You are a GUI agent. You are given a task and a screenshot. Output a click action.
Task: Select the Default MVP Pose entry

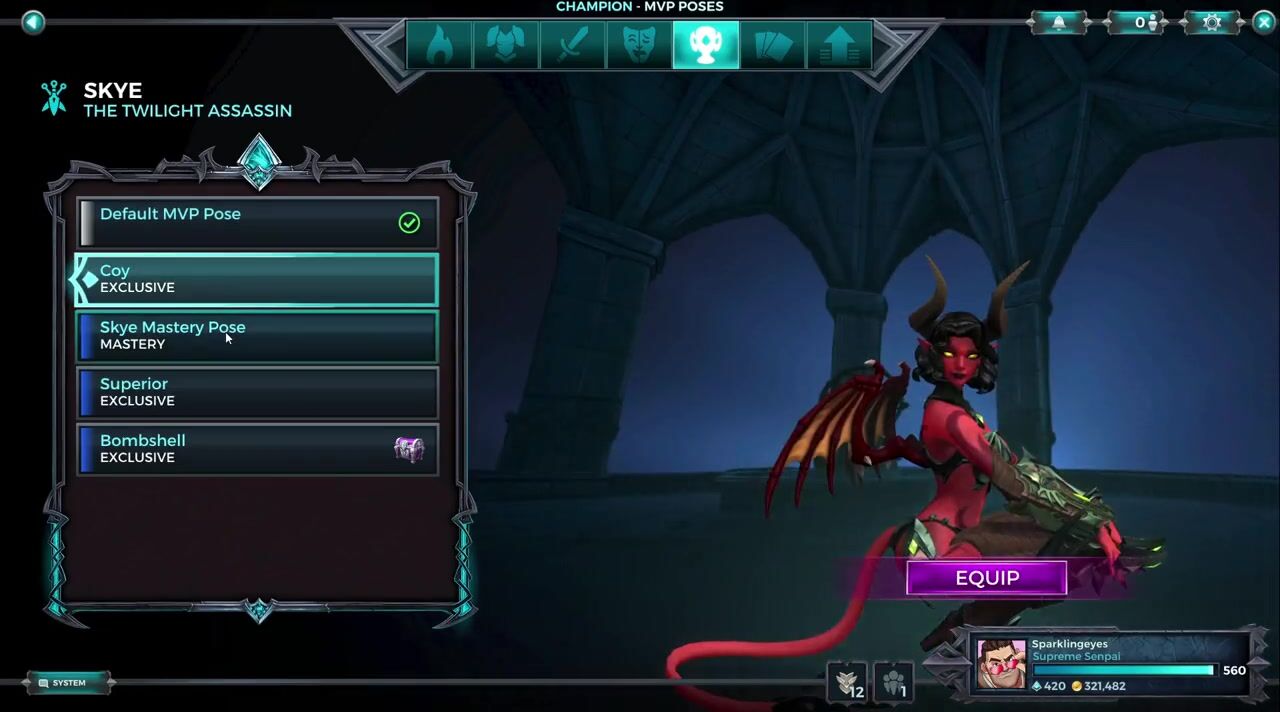click(x=257, y=222)
